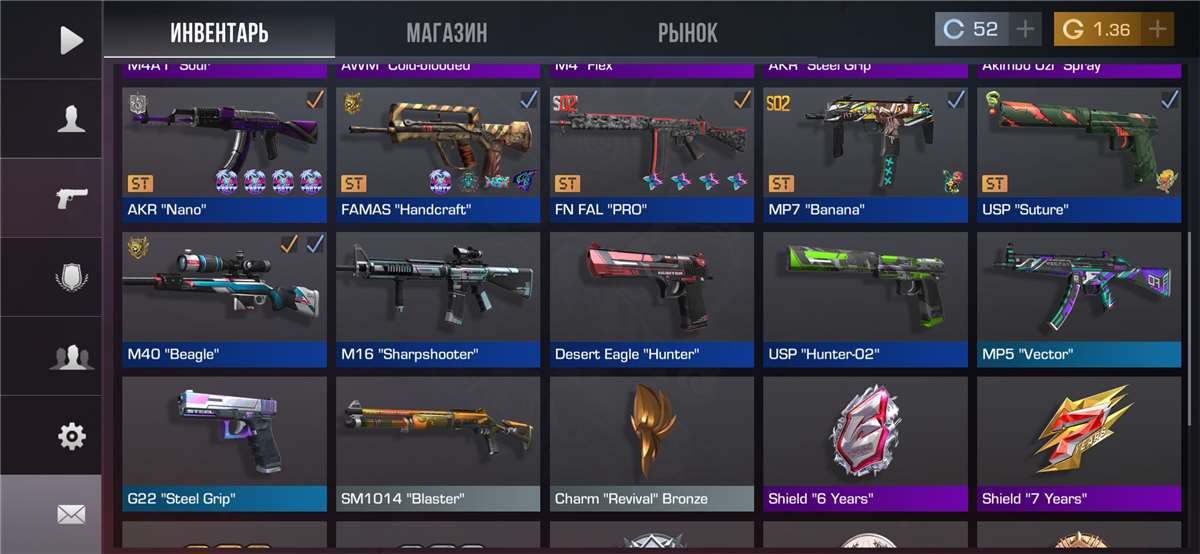
Task: Open settings with the gear icon
Action: point(71,436)
